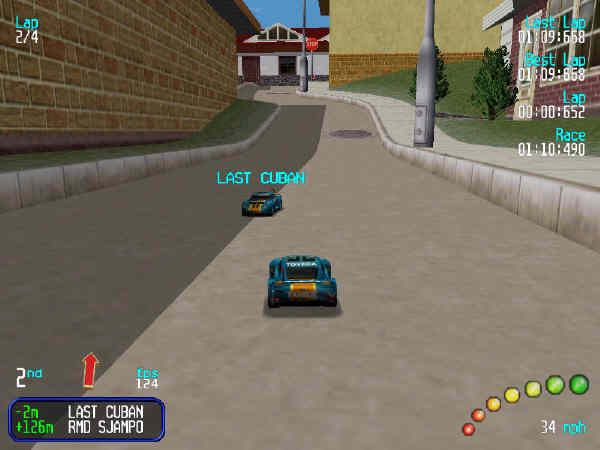Click the red direction arrow indicator

(x=90, y=368)
